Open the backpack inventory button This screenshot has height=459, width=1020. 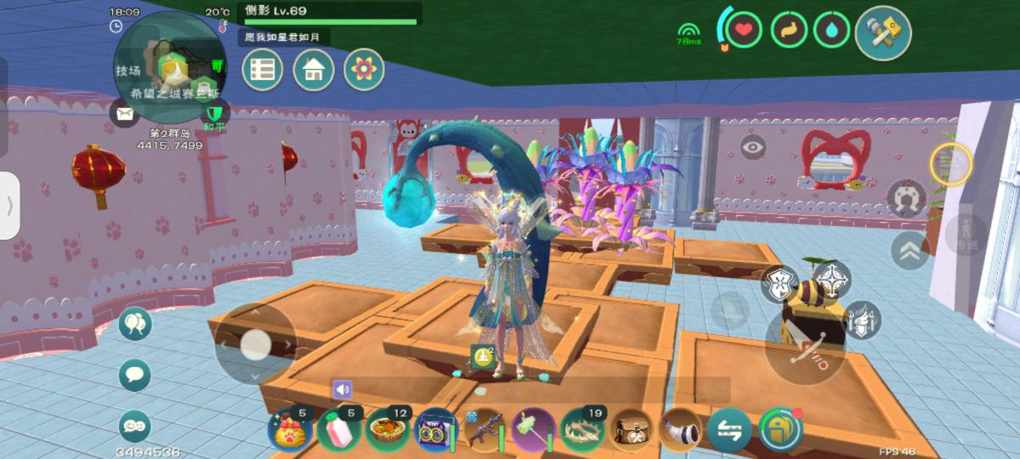(780, 430)
